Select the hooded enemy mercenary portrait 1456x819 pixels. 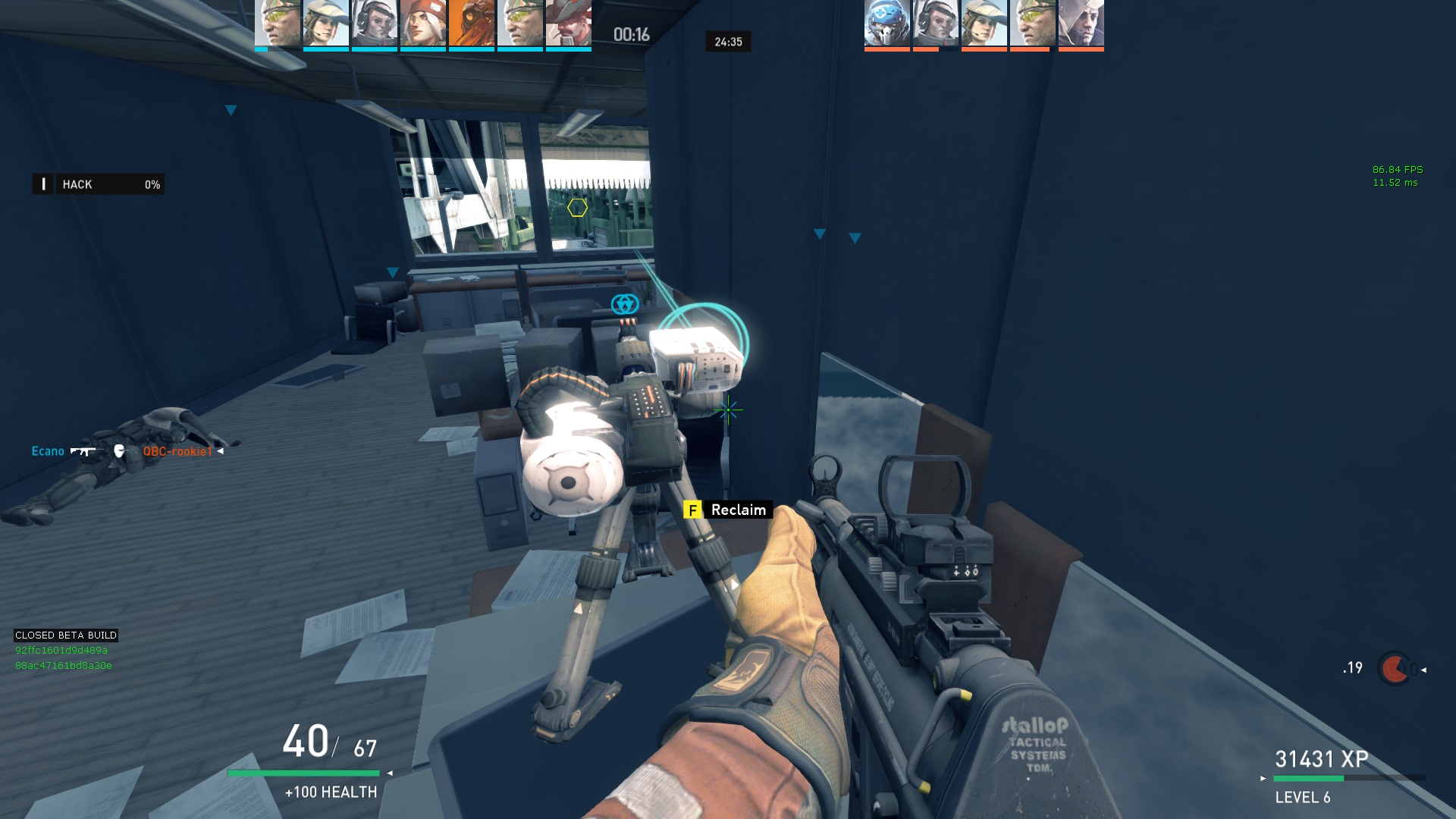[1081, 24]
